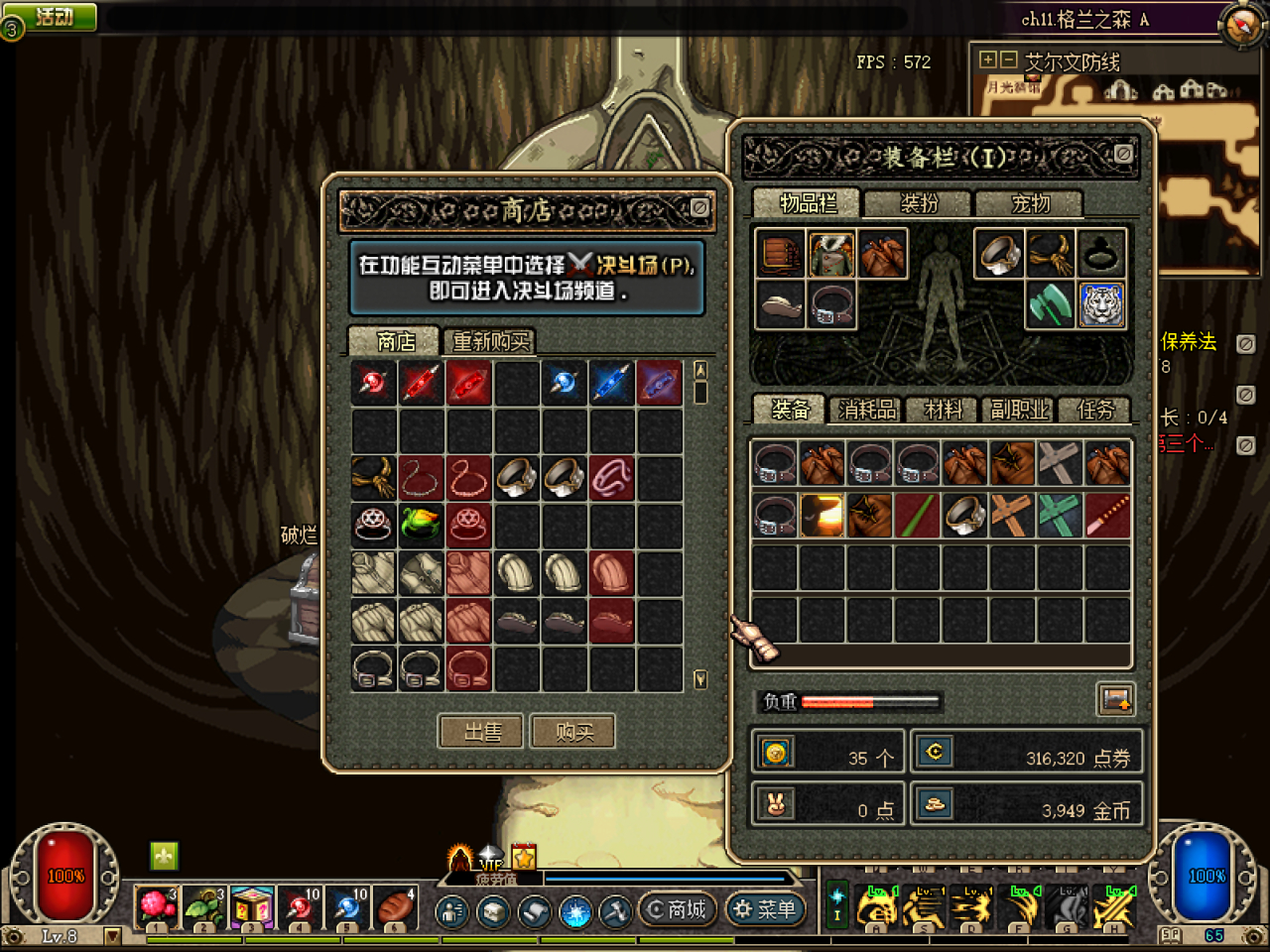Viewport: 1270px width, 952px height.
Task: Select the green frog item in shop
Action: coord(421,526)
